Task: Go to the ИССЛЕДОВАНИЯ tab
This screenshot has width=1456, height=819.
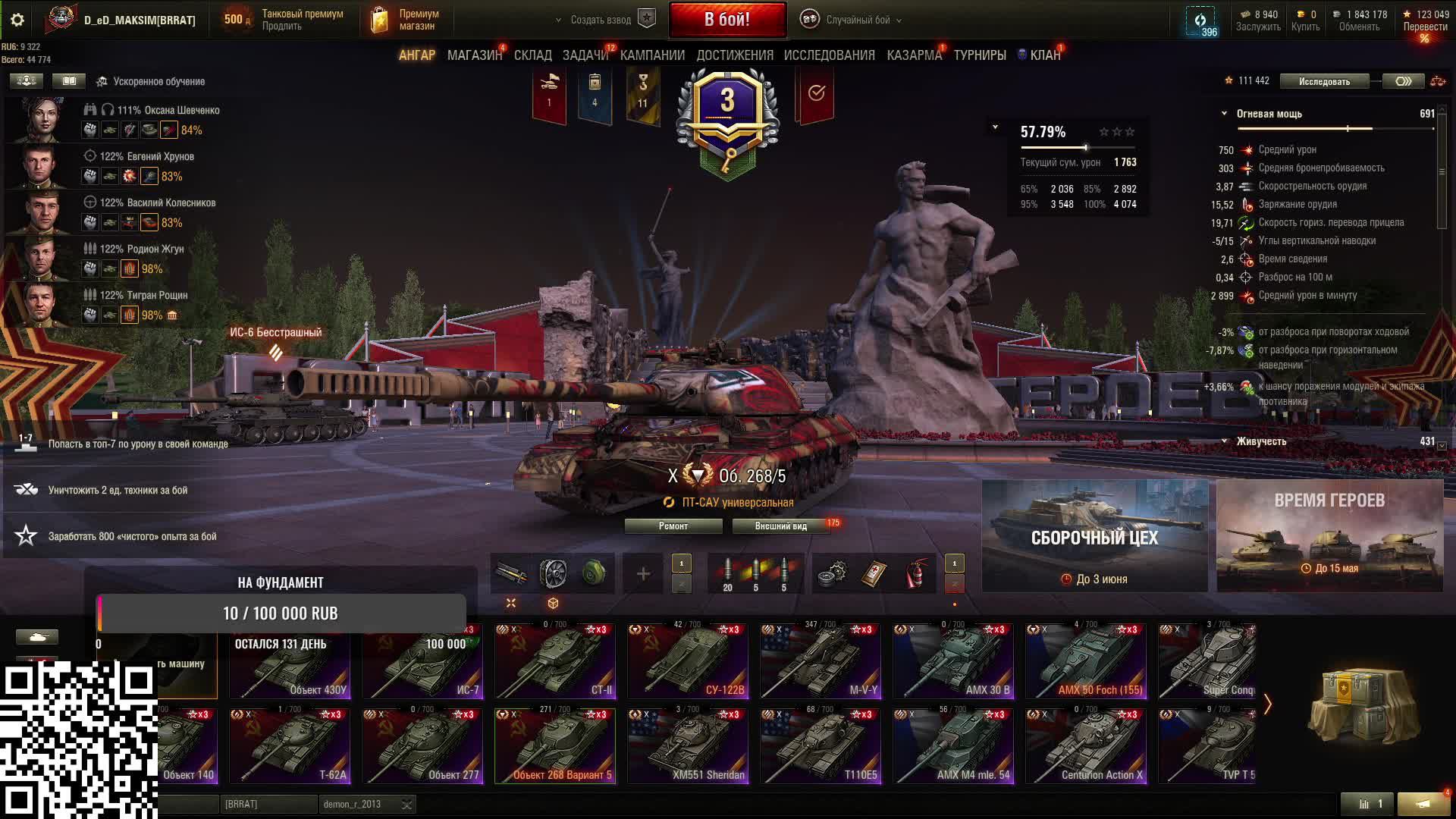Action: pyautogui.click(x=829, y=55)
